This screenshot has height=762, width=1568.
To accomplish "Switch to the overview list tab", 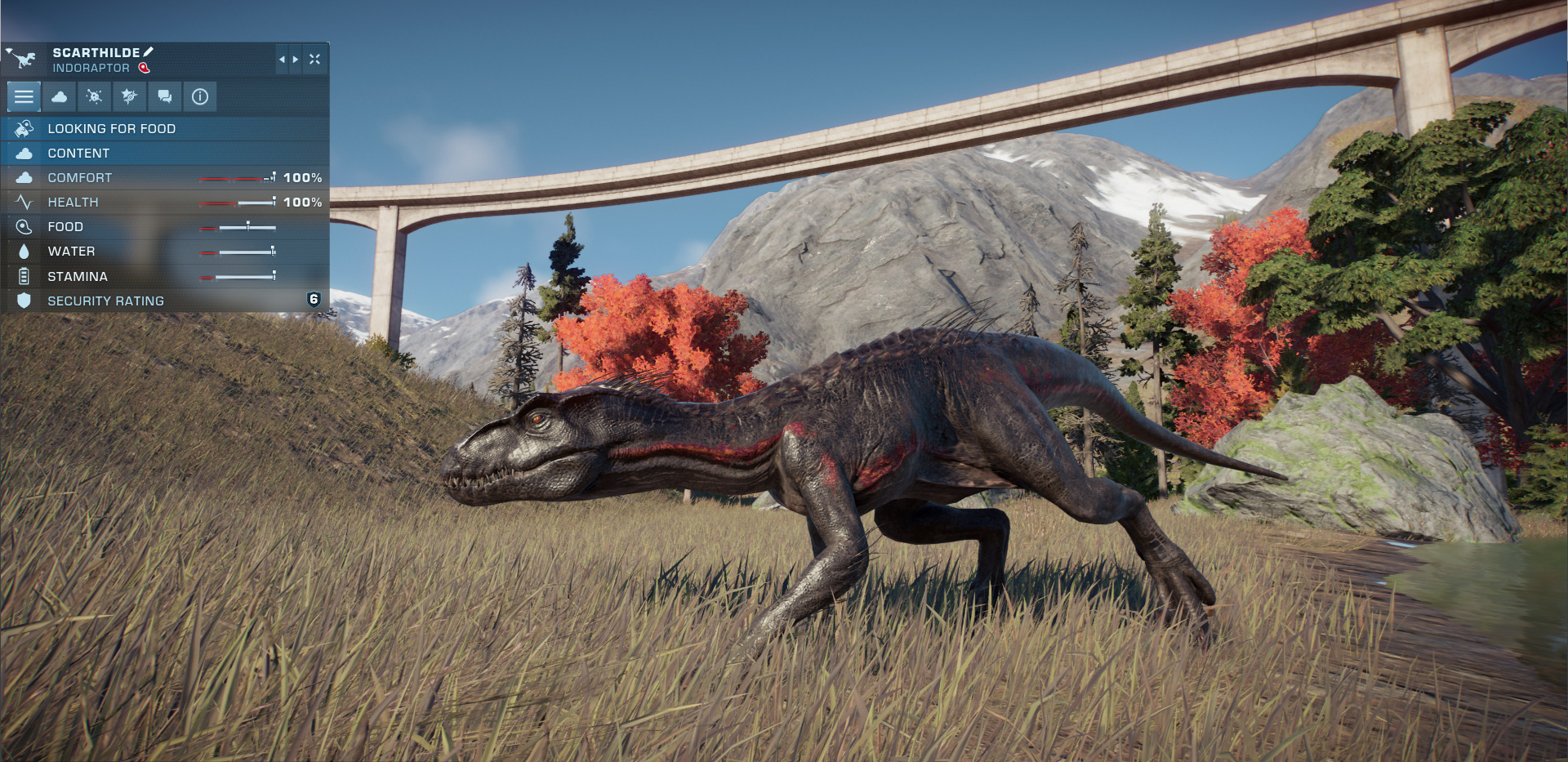I will click(x=24, y=97).
